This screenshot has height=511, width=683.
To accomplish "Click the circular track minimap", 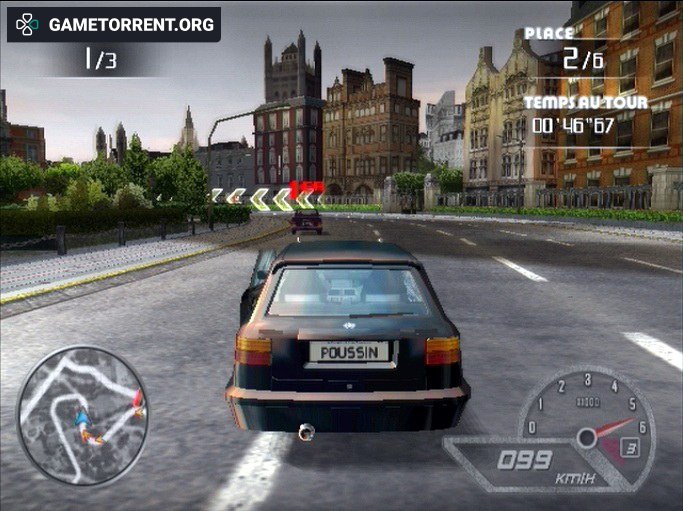I will tap(83, 415).
